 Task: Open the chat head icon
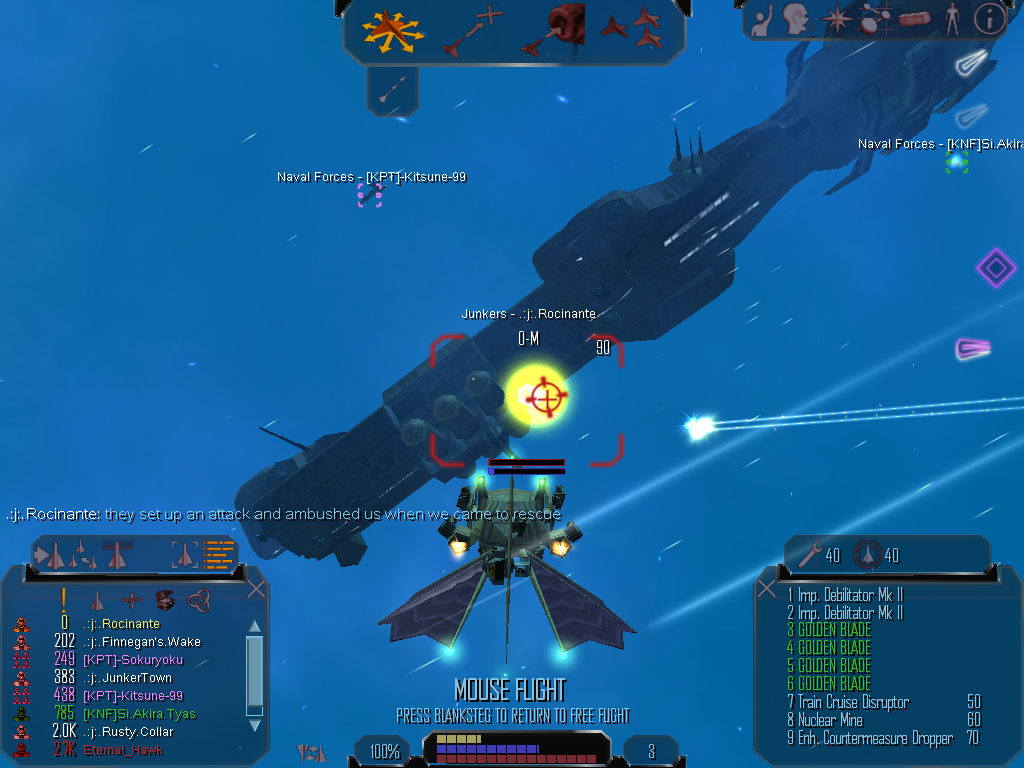796,18
